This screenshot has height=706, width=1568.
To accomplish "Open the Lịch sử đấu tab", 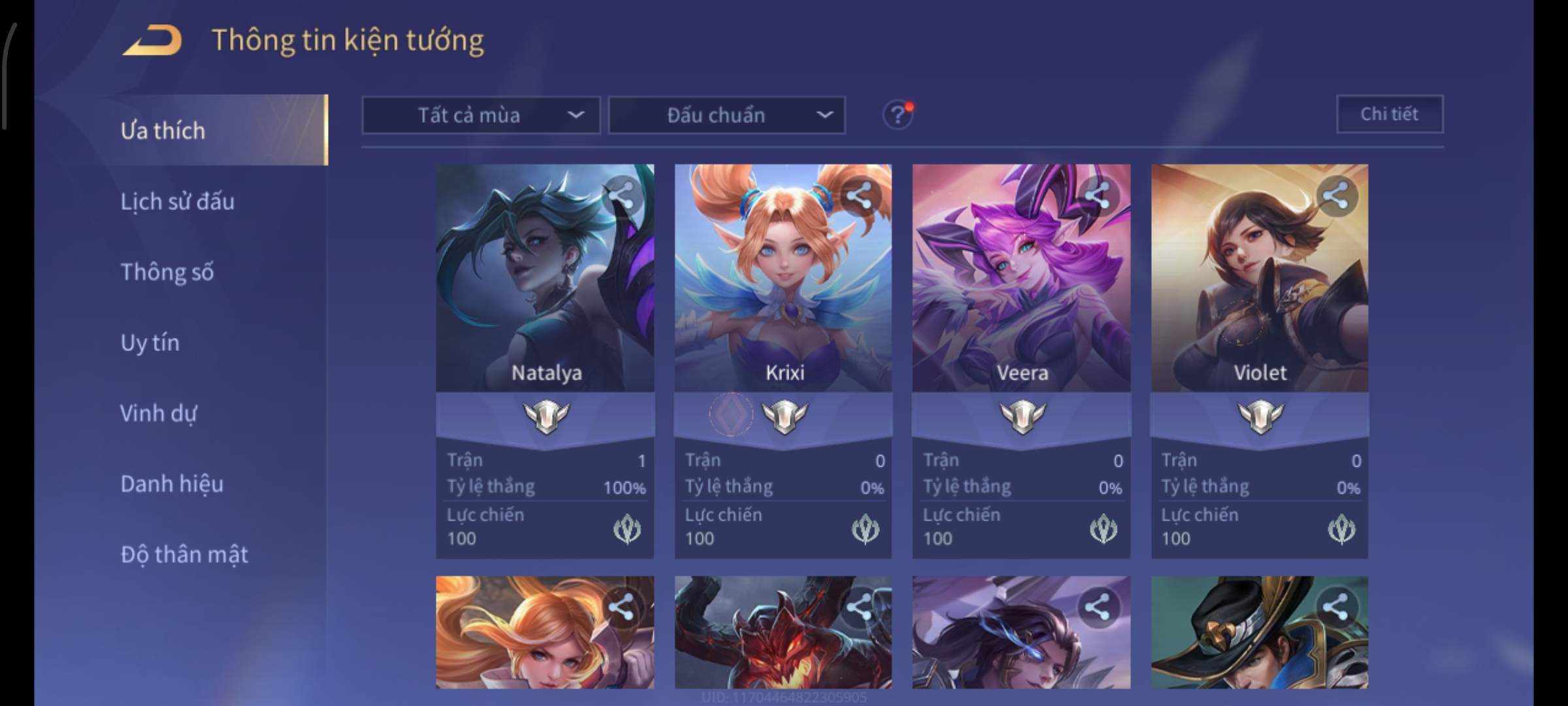I will pyautogui.click(x=177, y=201).
